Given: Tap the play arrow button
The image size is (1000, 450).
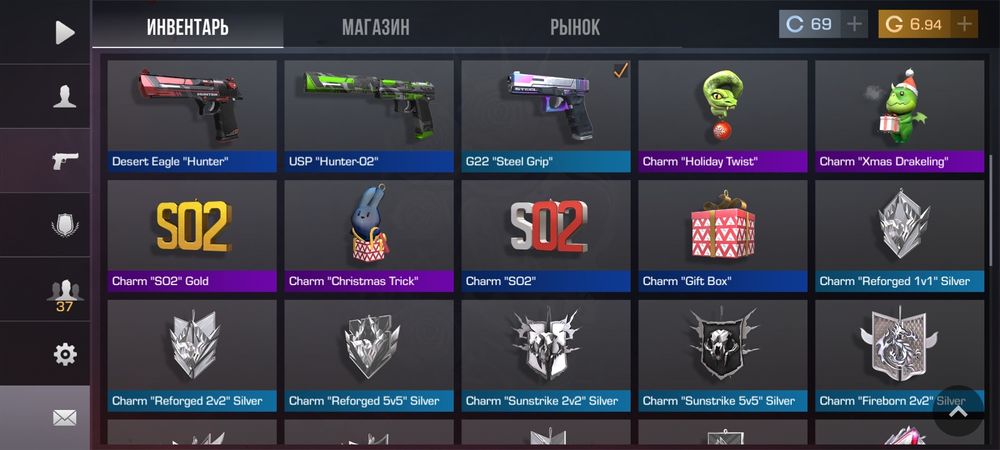Looking at the screenshot, I should (64, 32).
